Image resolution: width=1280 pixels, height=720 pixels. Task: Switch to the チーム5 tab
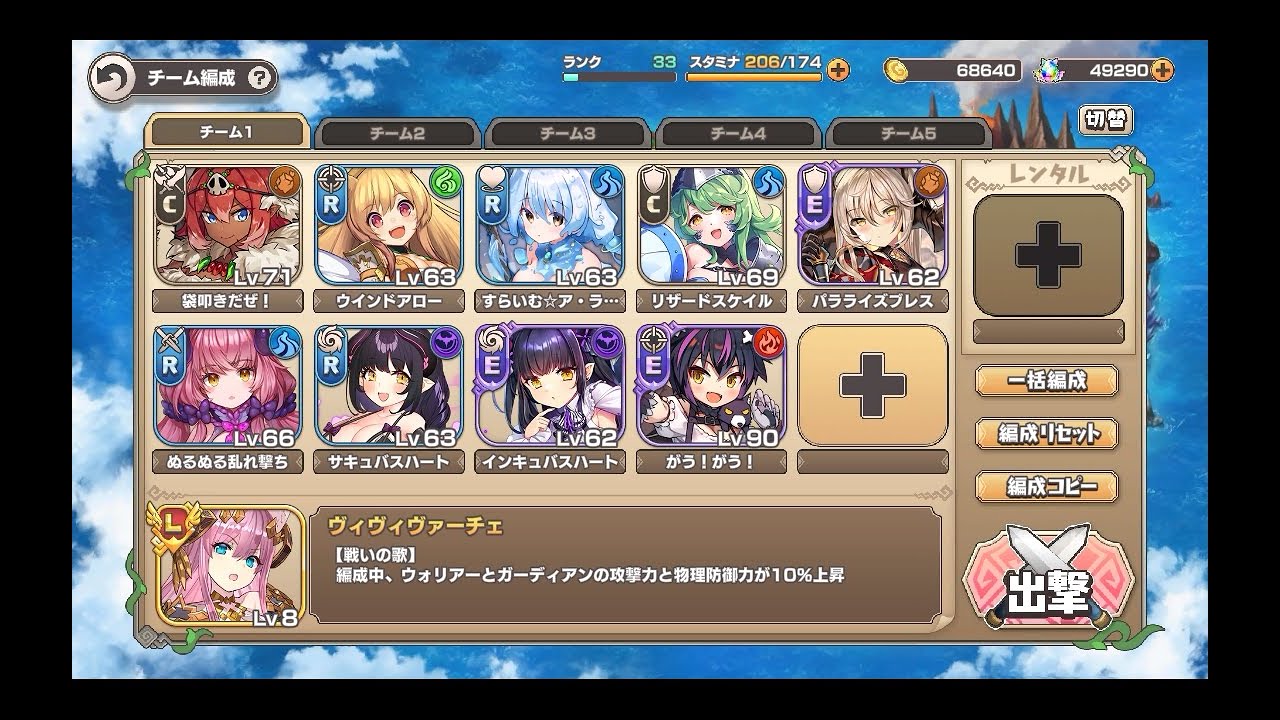coord(908,134)
